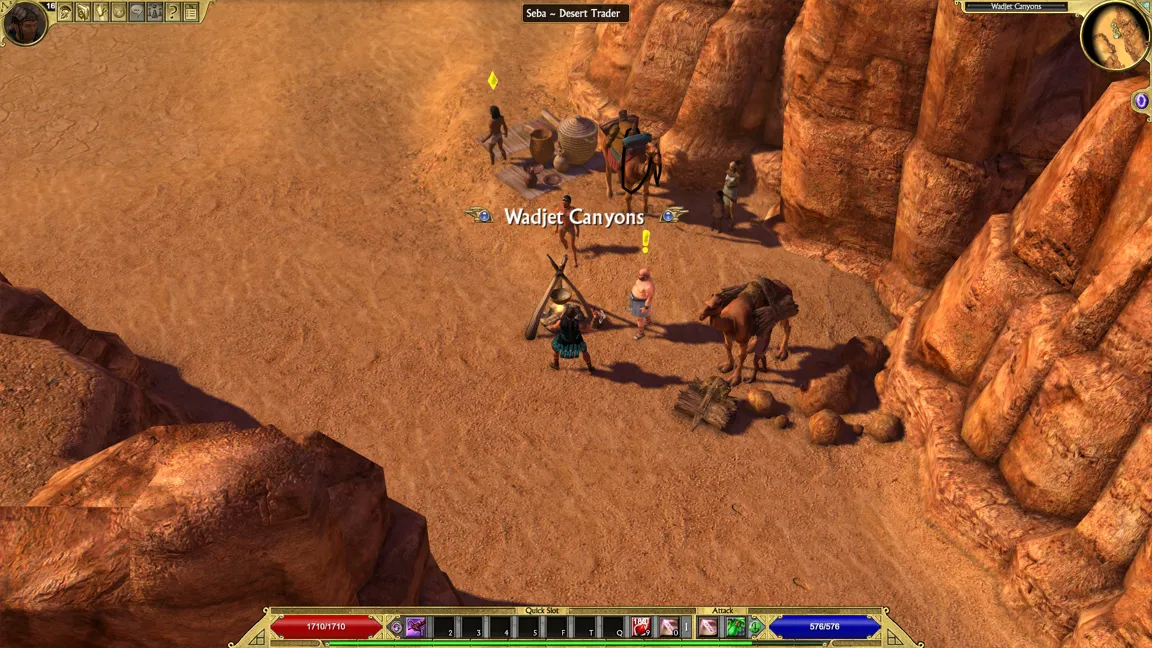Choose the left mouse attack skill icon
The image size is (1152, 648).
point(708,627)
